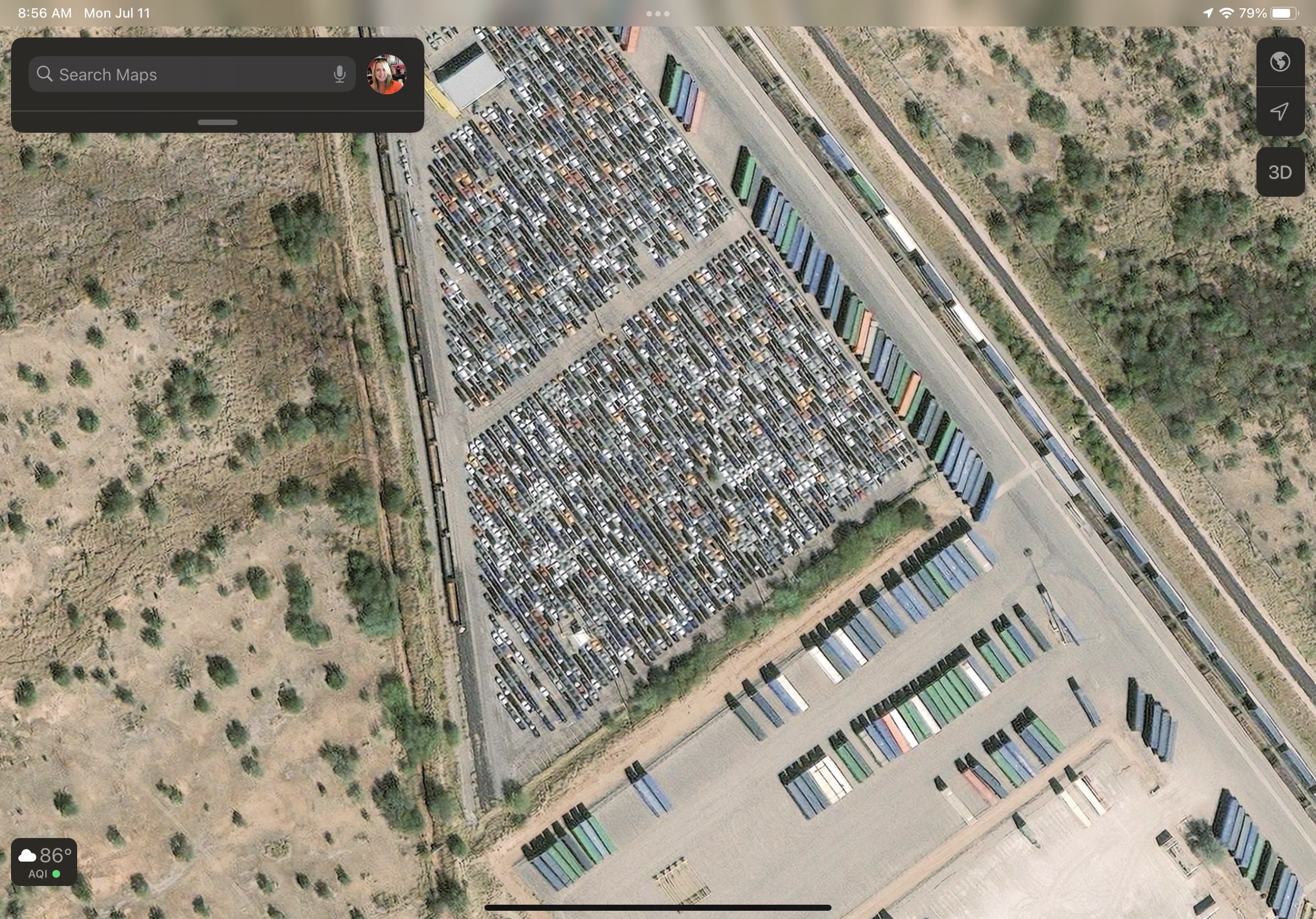Open the 86° weather widget
The height and width of the screenshot is (919, 1316).
[44, 862]
